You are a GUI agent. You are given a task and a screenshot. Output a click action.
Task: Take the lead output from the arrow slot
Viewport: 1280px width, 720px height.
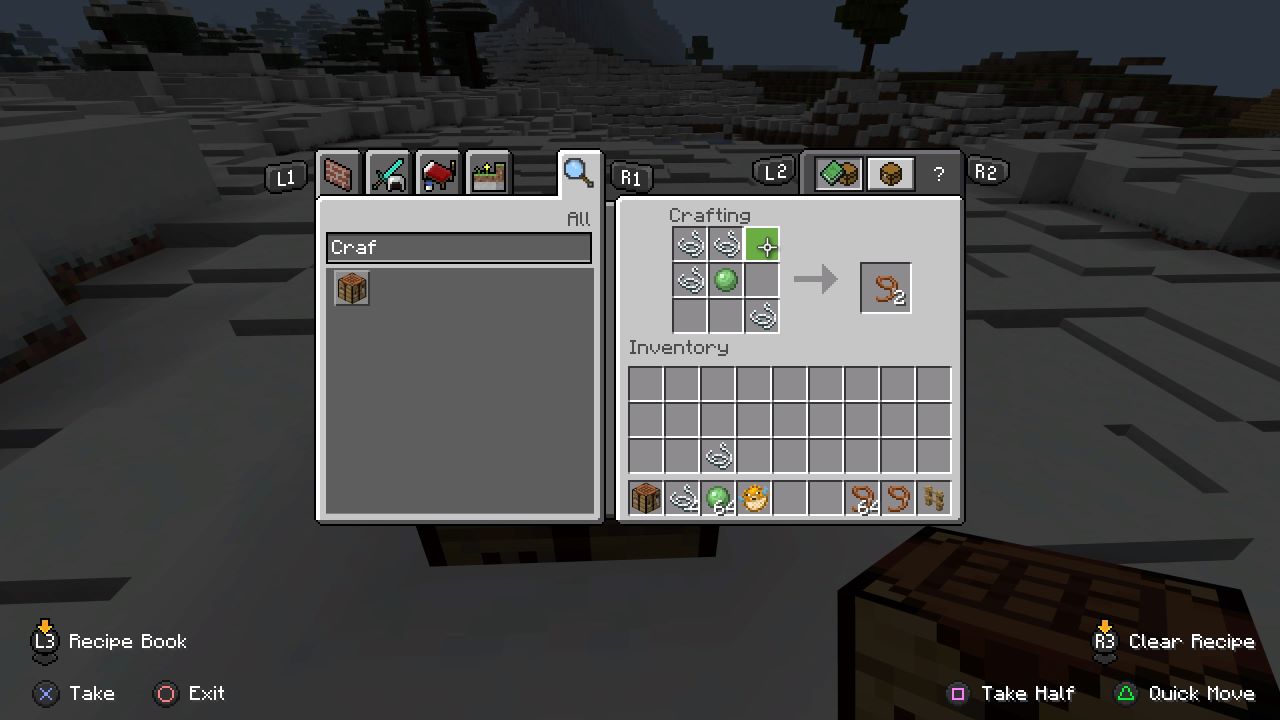pos(886,287)
